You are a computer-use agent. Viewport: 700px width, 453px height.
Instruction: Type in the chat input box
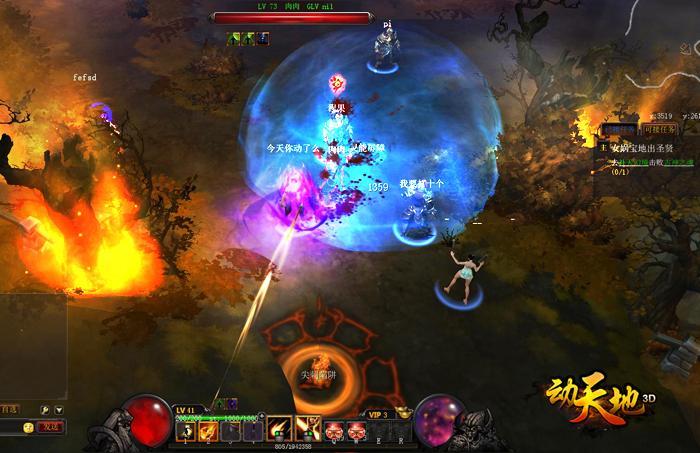coord(9,427)
